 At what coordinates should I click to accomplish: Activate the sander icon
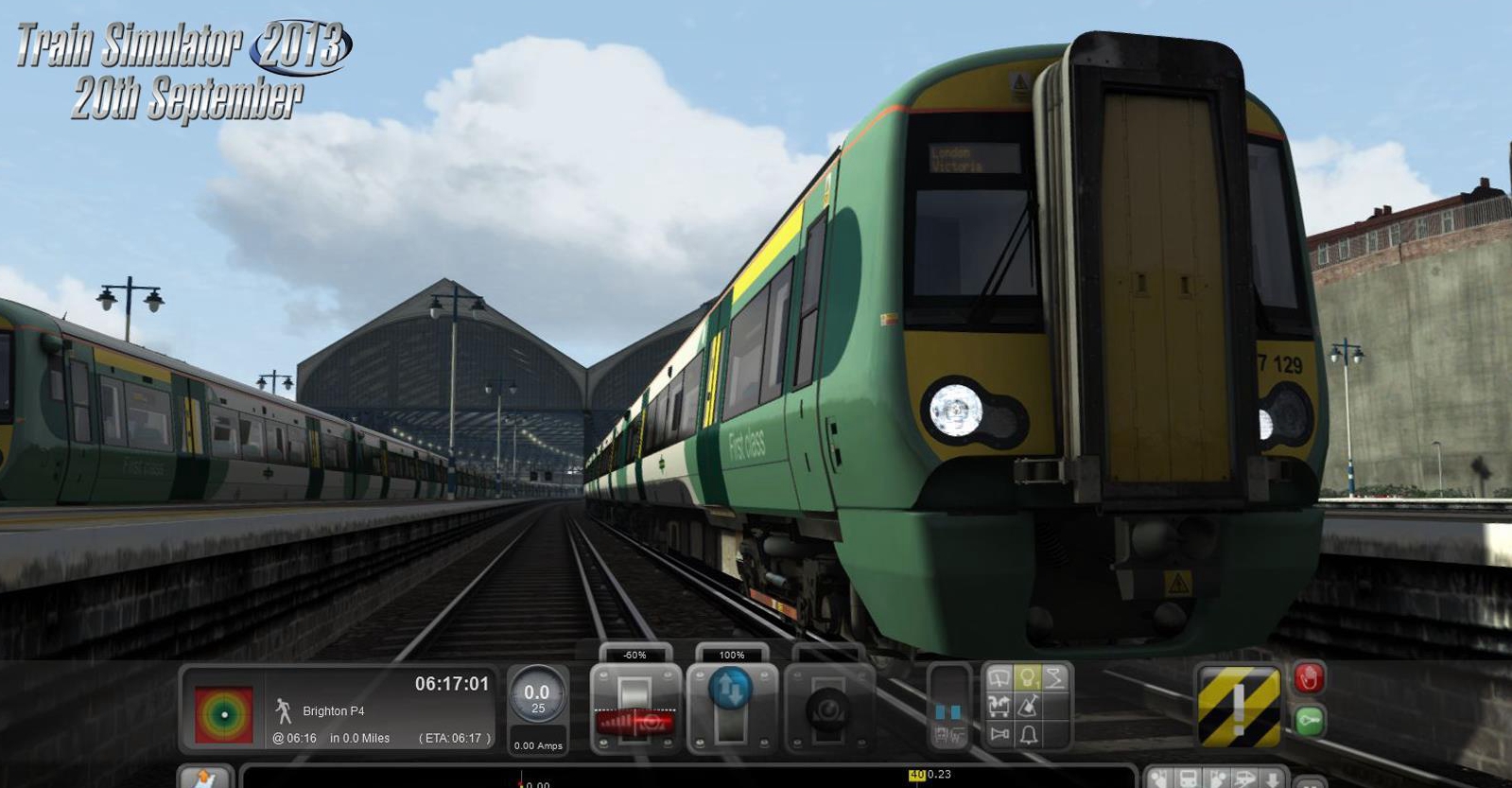pos(1027,706)
